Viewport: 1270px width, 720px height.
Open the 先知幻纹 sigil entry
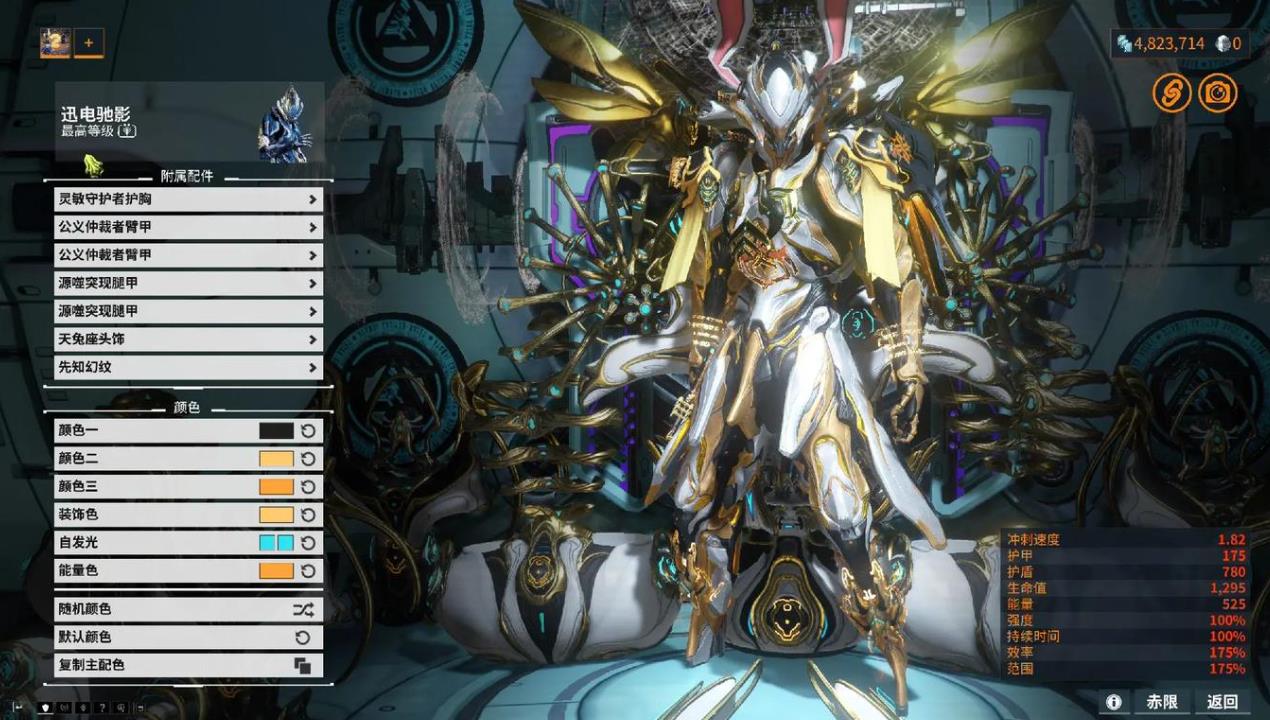pyautogui.click(x=188, y=367)
